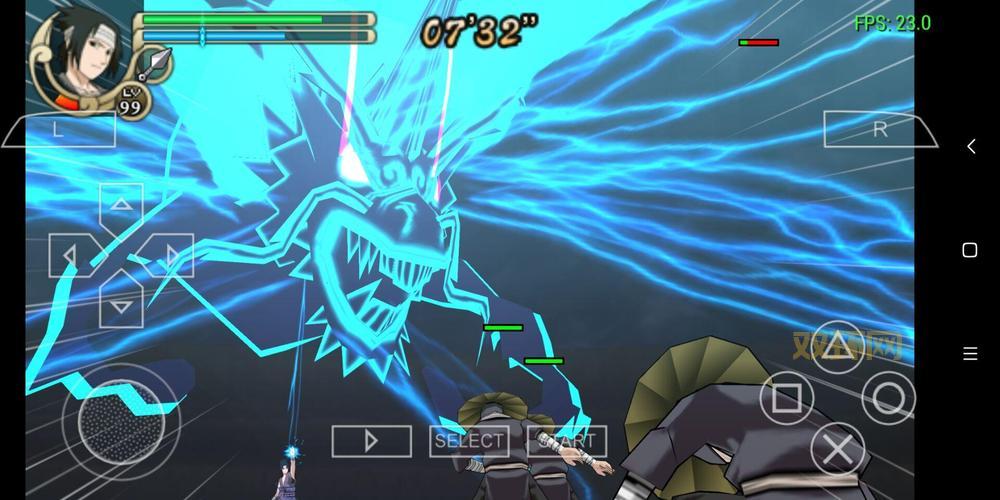The width and height of the screenshot is (1000, 500).
Task: Tap the triangle action button
Action: [838, 347]
